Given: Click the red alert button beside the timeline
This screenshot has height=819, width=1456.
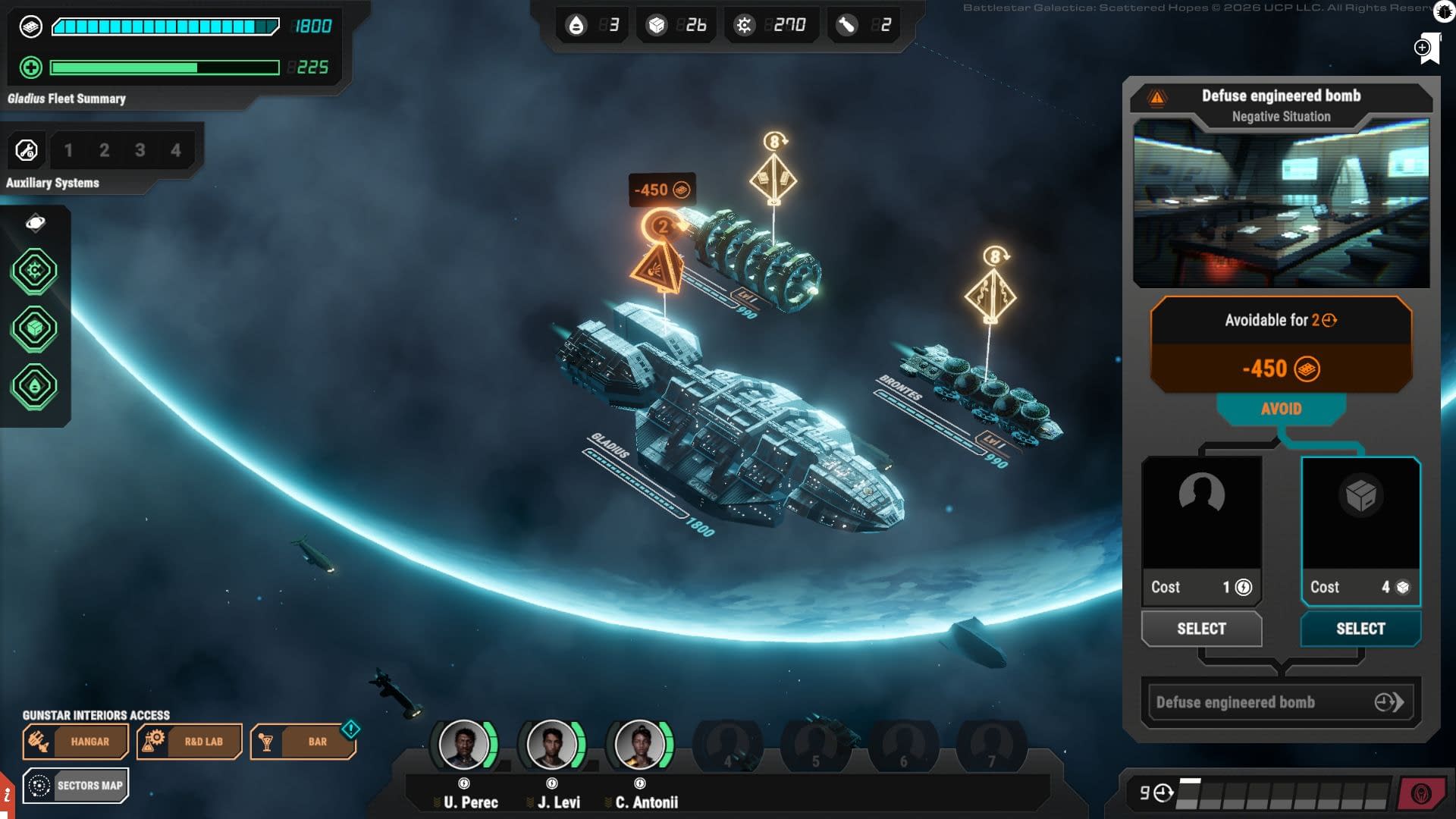Looking at the screenshot, I should point(1420,793).
